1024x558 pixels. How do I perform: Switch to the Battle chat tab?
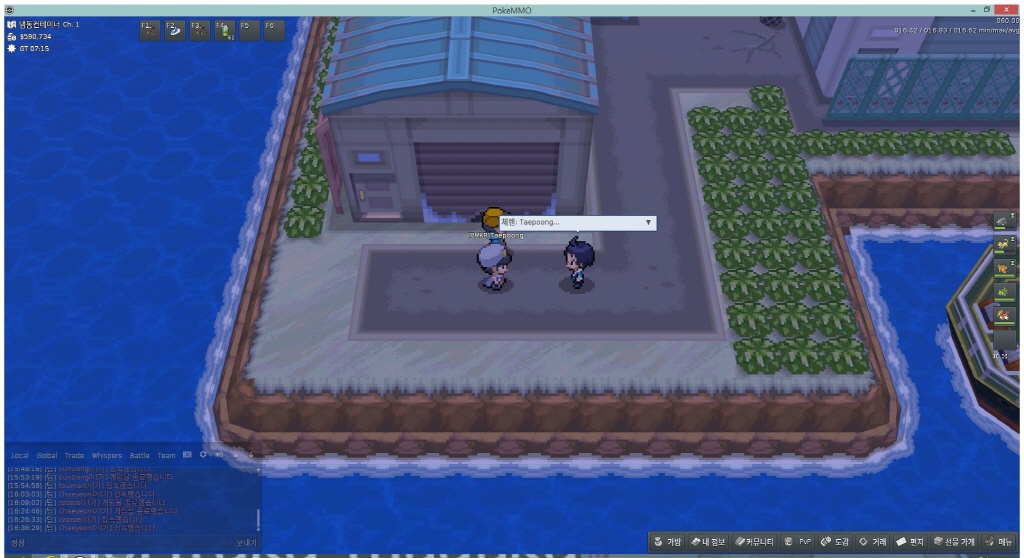(139, 455)
